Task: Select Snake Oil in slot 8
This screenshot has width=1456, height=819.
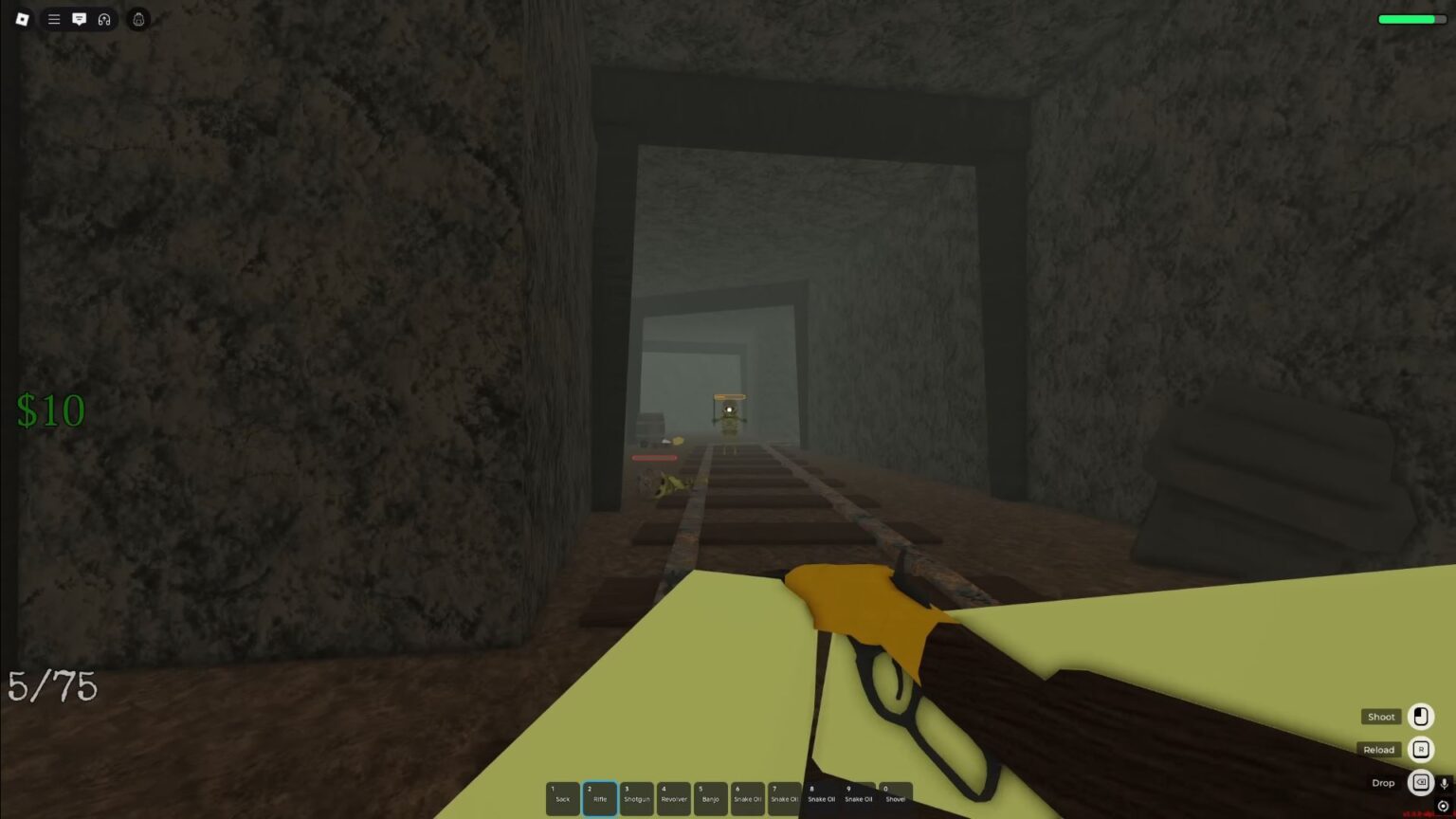Action: [821, 798]
